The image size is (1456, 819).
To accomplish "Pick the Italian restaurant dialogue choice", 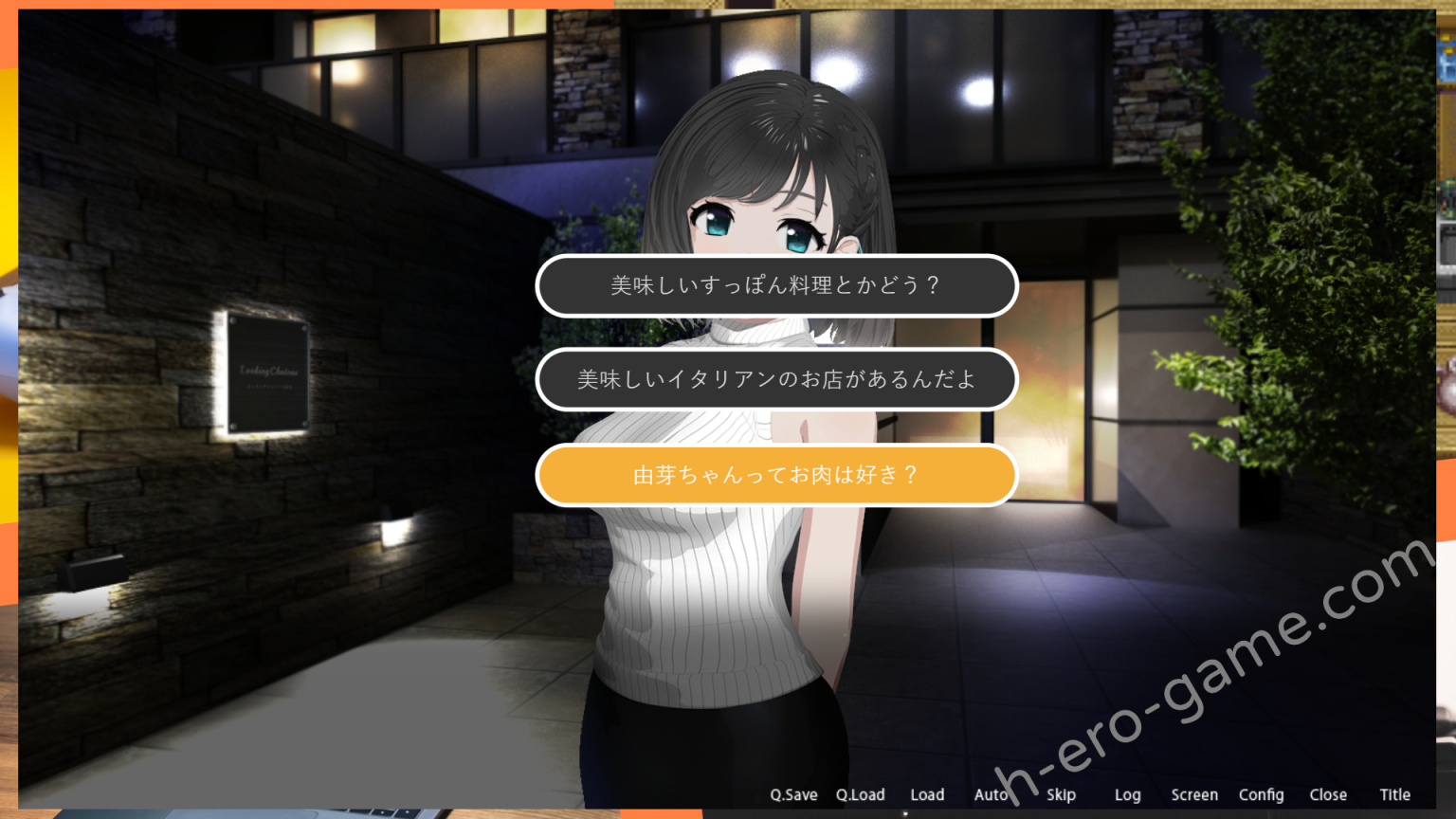I will pos(777,378).
